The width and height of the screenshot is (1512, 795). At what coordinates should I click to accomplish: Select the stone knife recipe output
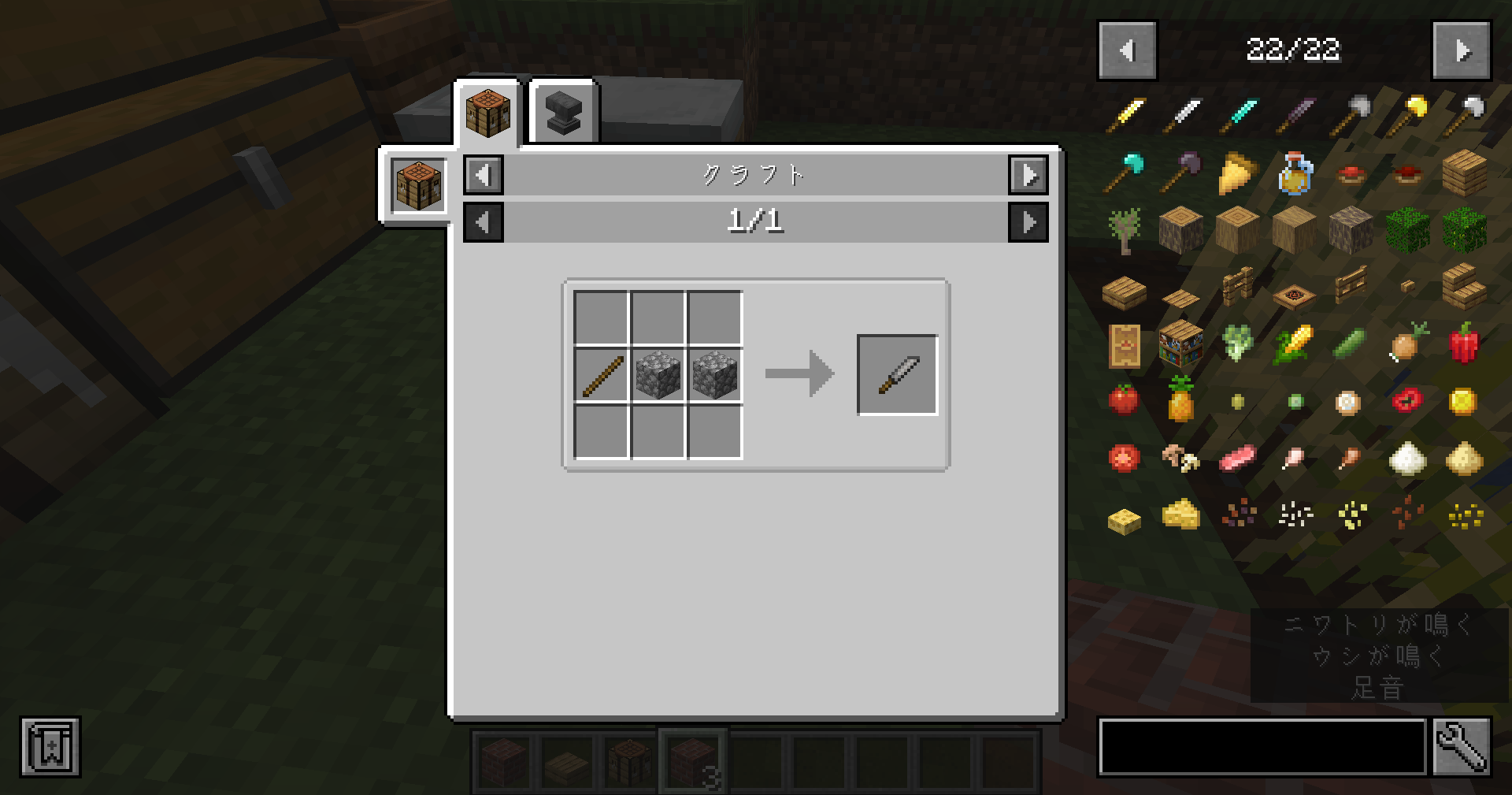(897, 373)
